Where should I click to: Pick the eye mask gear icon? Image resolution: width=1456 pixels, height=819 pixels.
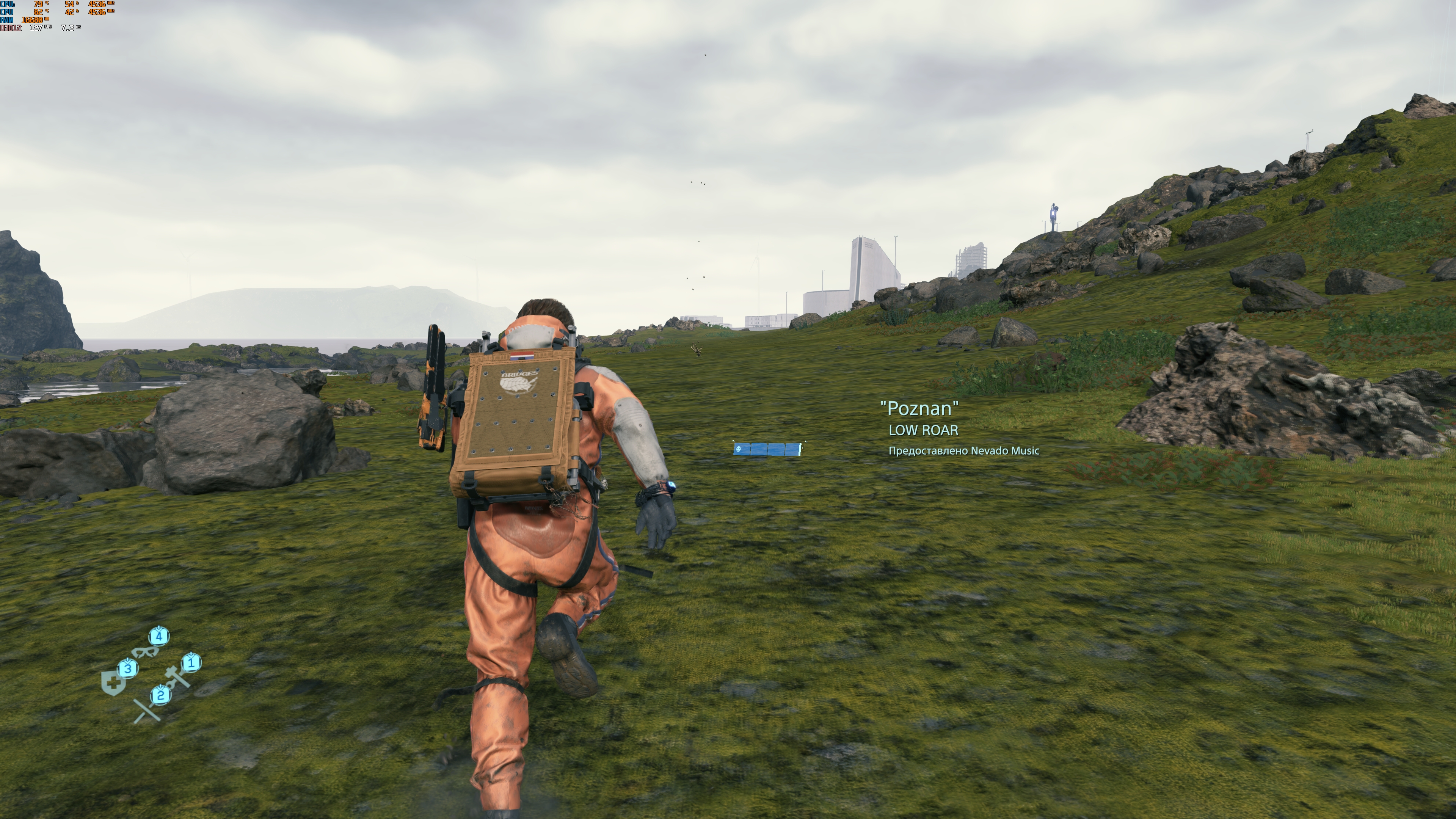click(x=145, y=652)
